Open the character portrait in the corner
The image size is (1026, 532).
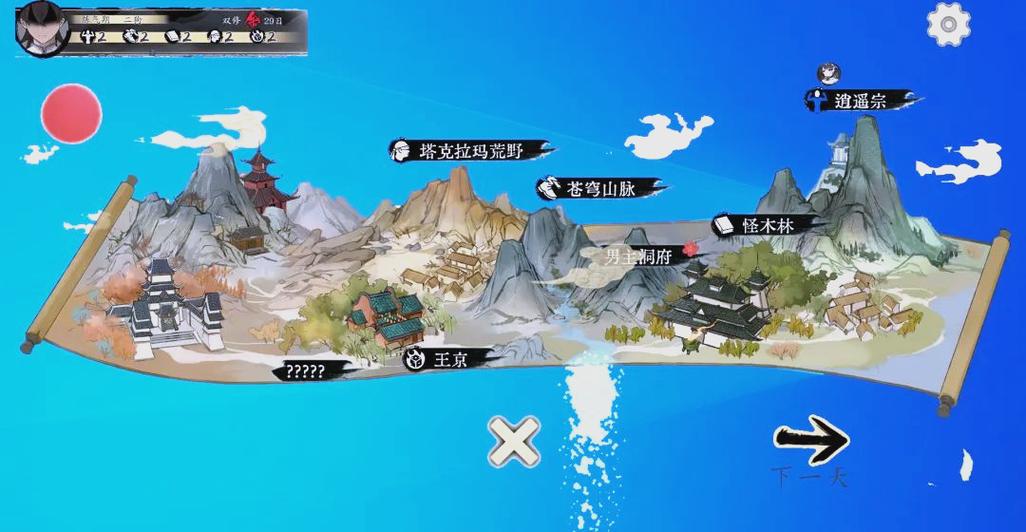42,27
